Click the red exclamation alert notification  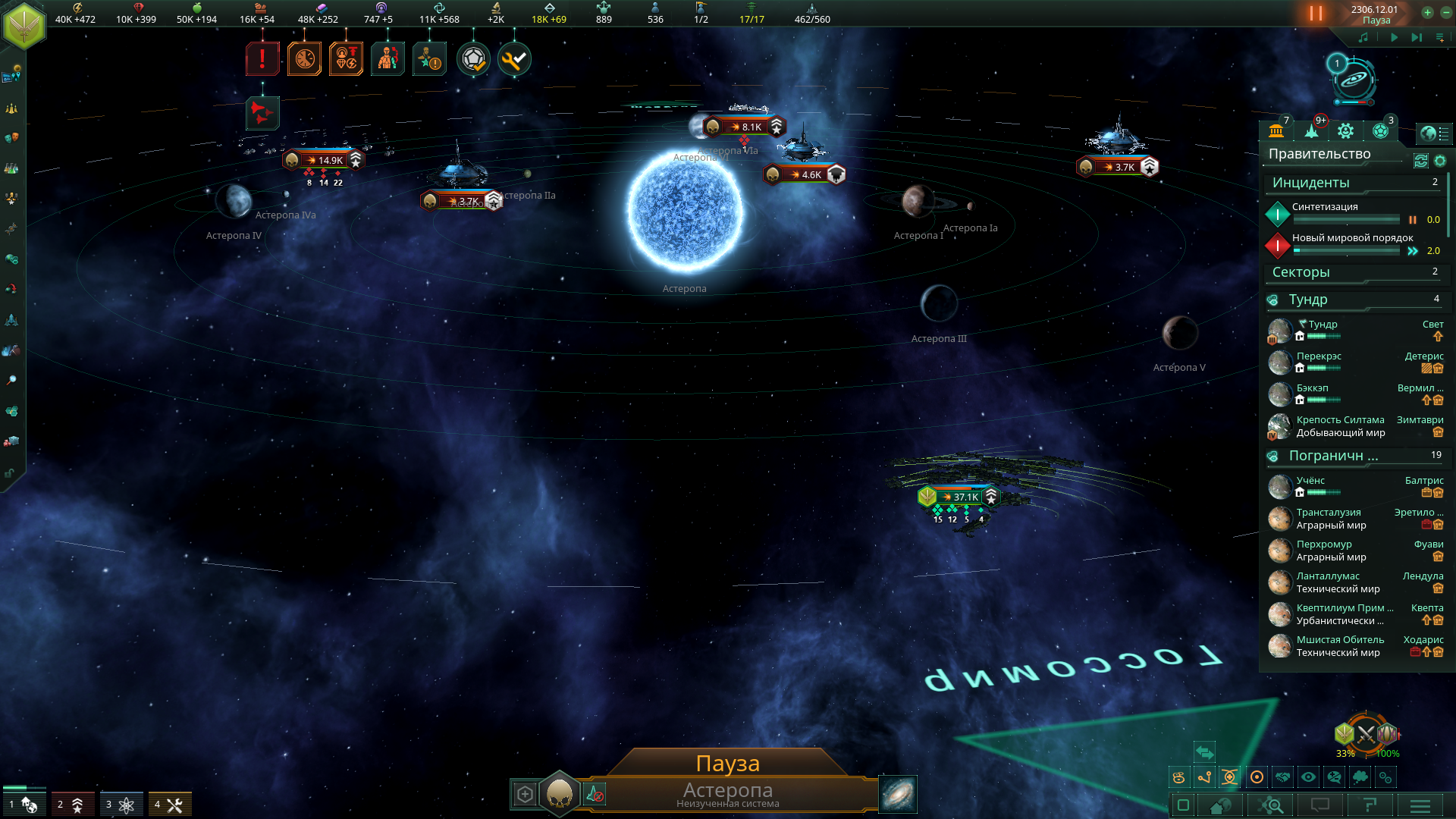[262, 59]
